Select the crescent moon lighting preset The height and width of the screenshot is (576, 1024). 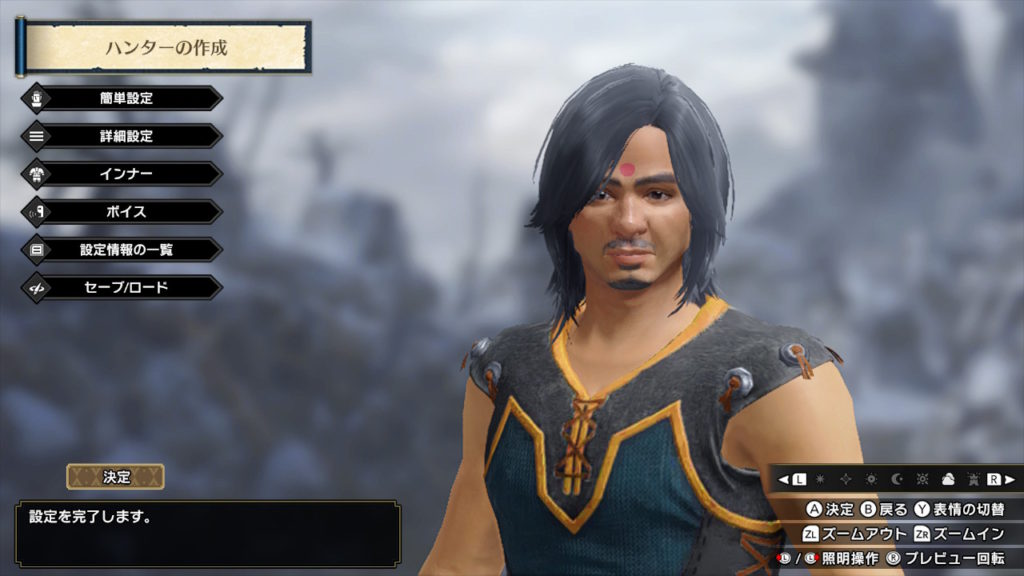(x=896, y=479)
